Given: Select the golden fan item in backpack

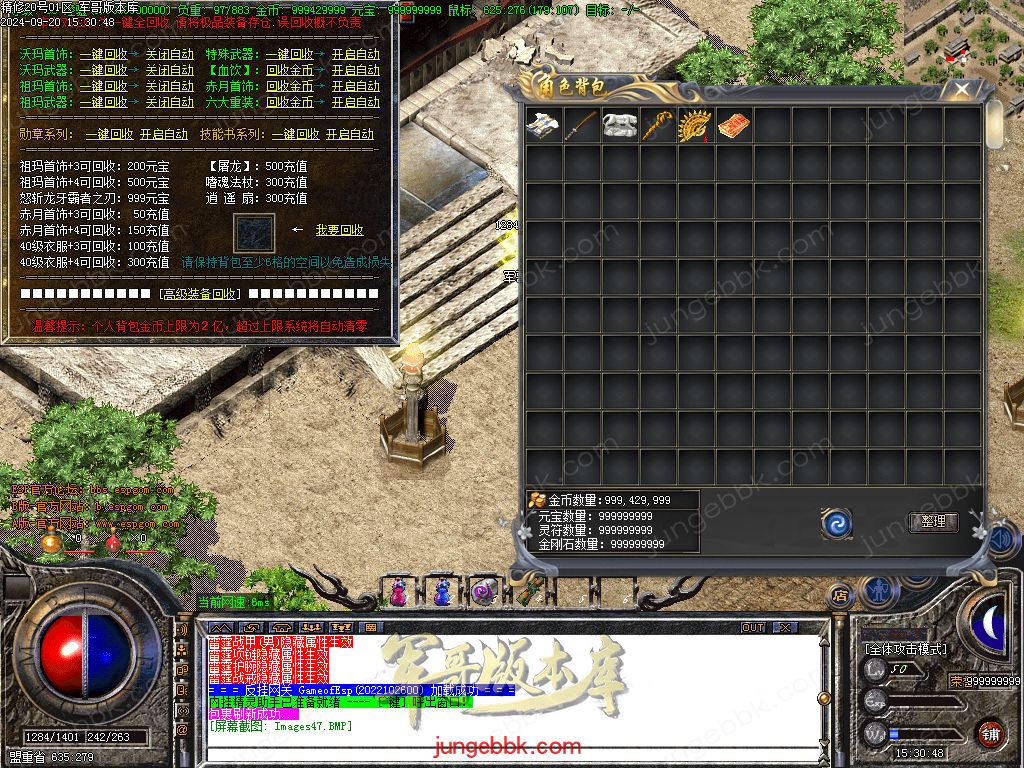Looking at the screenshot, I should [x=696, y=126].
